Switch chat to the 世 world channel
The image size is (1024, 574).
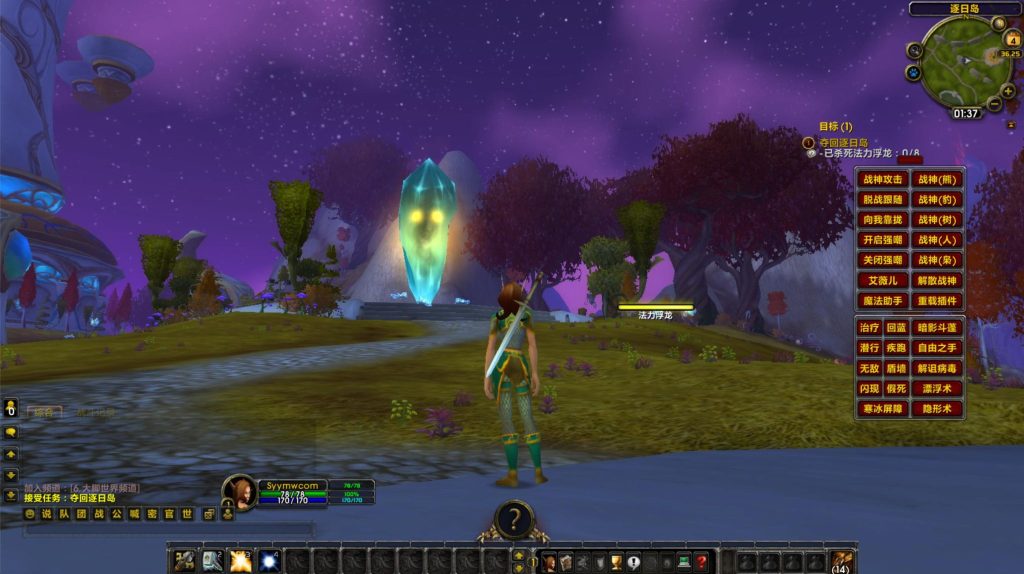(x=187, y=514)
